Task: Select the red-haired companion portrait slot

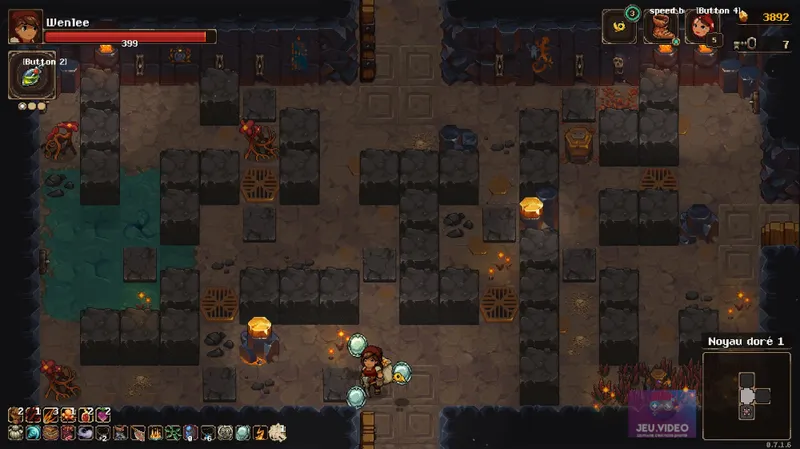Action: (x=703, y=27)
